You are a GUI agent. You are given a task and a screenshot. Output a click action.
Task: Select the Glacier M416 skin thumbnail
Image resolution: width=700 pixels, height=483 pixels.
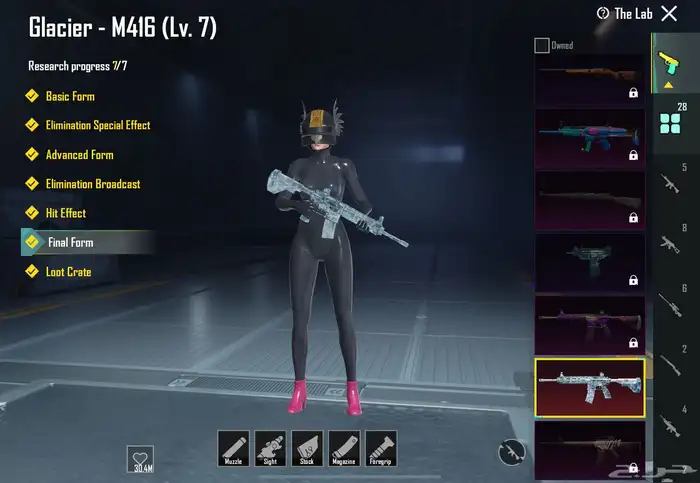[590, 386]
